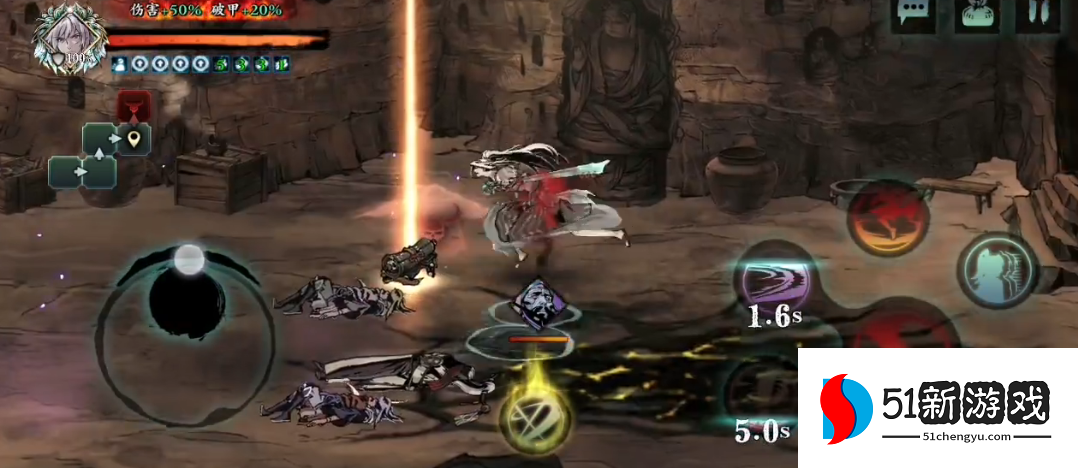Visit the 51chengyu.com watermark logo
The height and width of the screenshot is (468, 1078).
(x=937, y=408)
